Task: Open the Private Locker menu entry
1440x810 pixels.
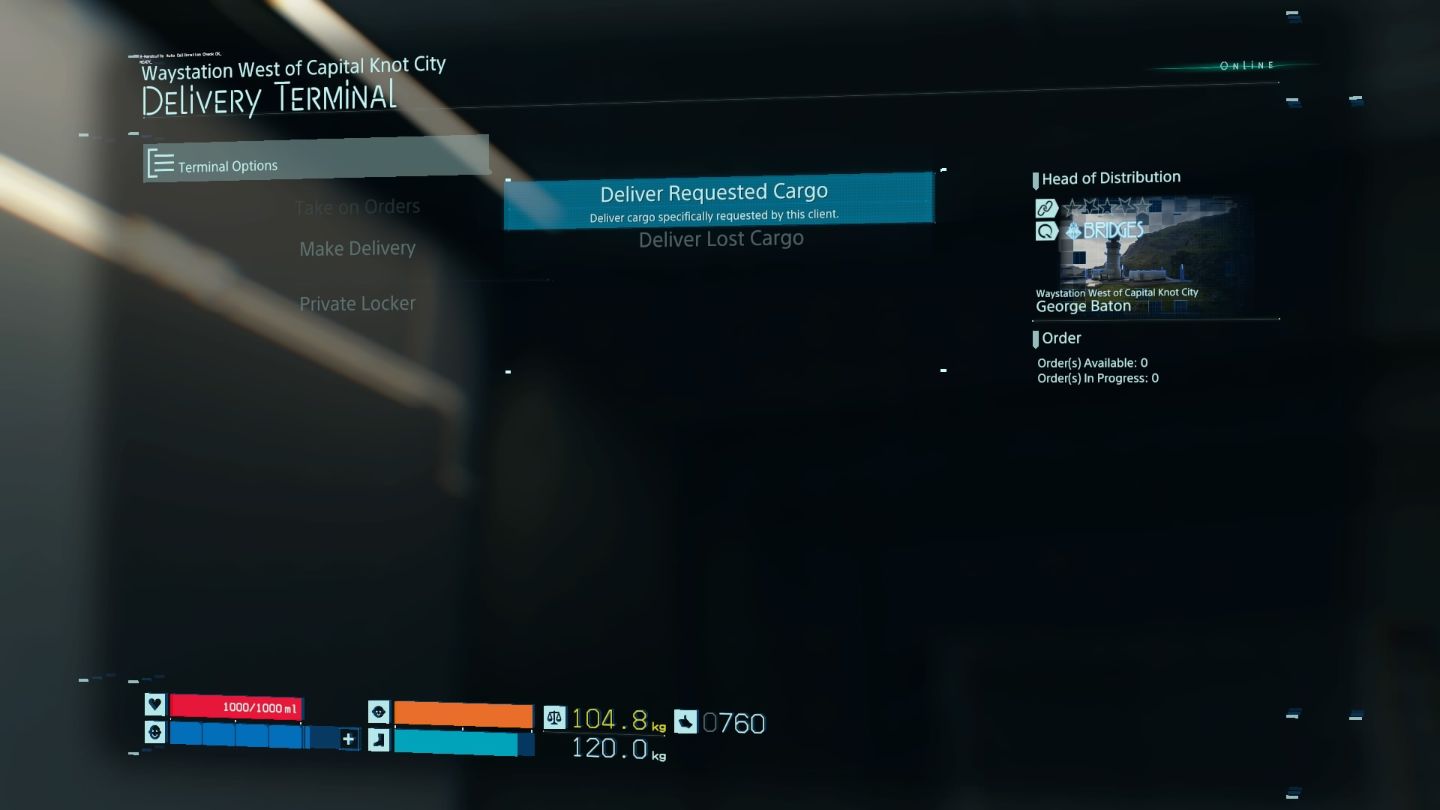Action: [x=357, y=303]
